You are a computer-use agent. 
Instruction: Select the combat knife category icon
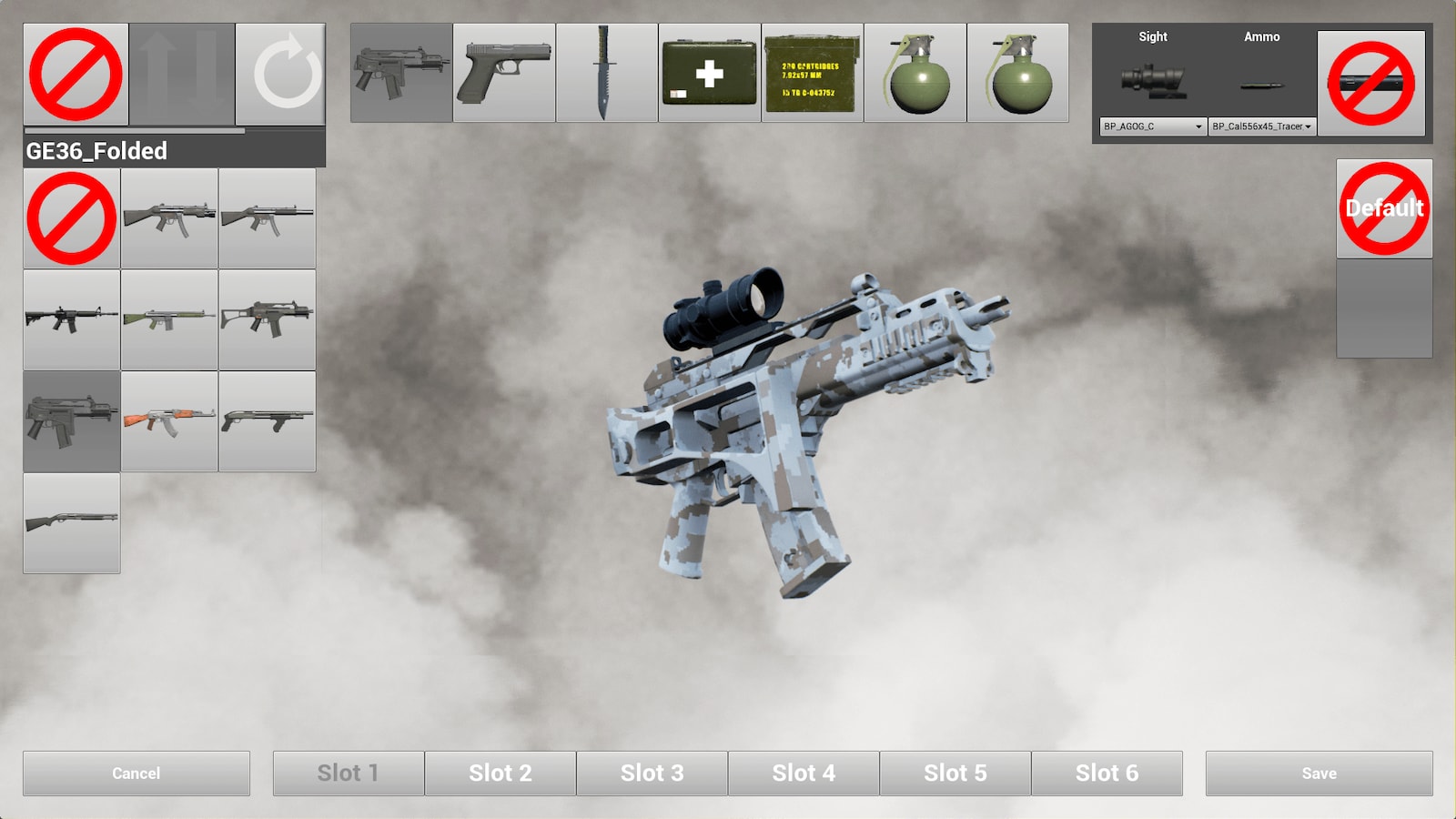point(605,73)
